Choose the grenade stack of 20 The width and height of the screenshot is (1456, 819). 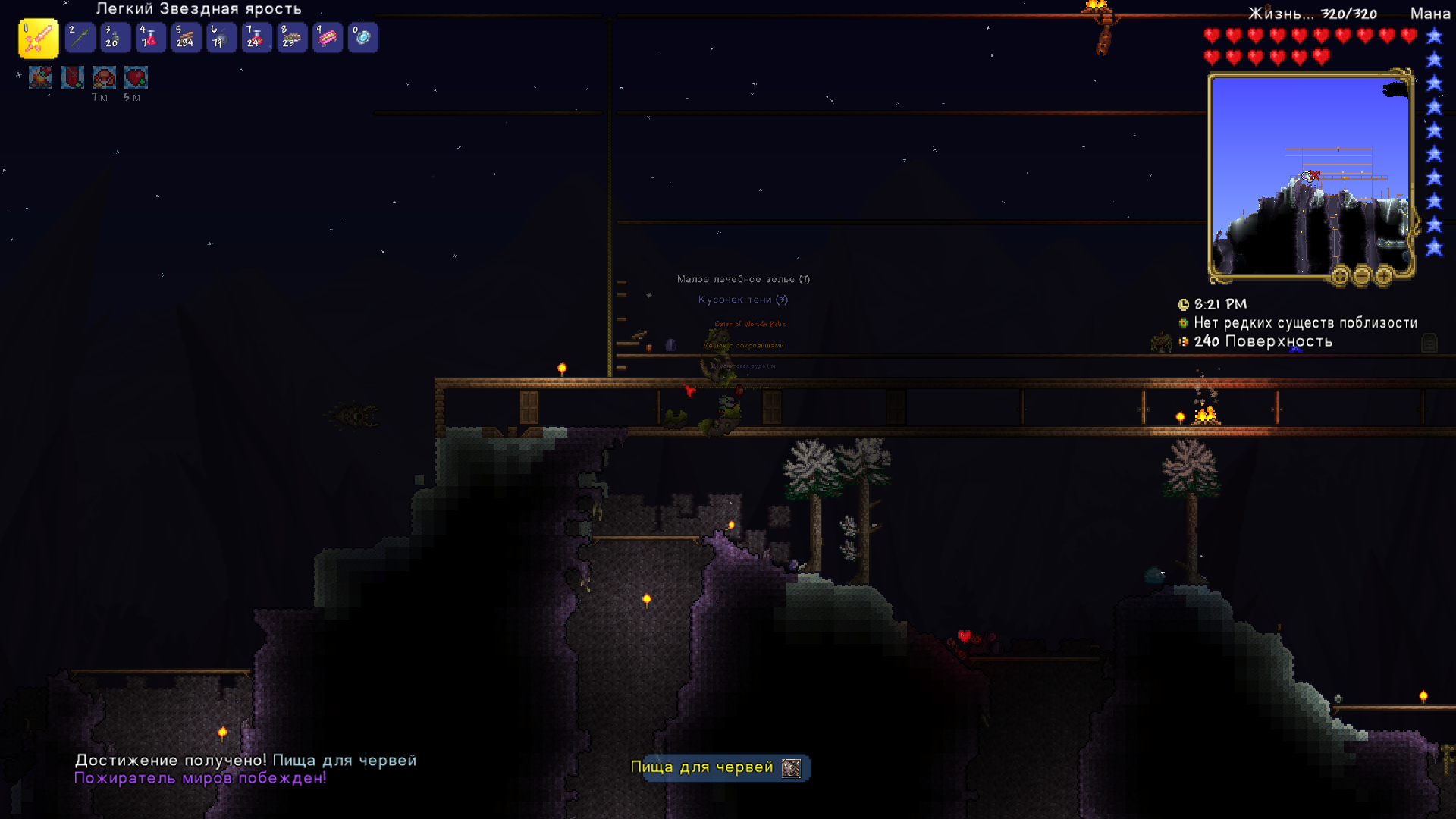click(x=115, y=37)
